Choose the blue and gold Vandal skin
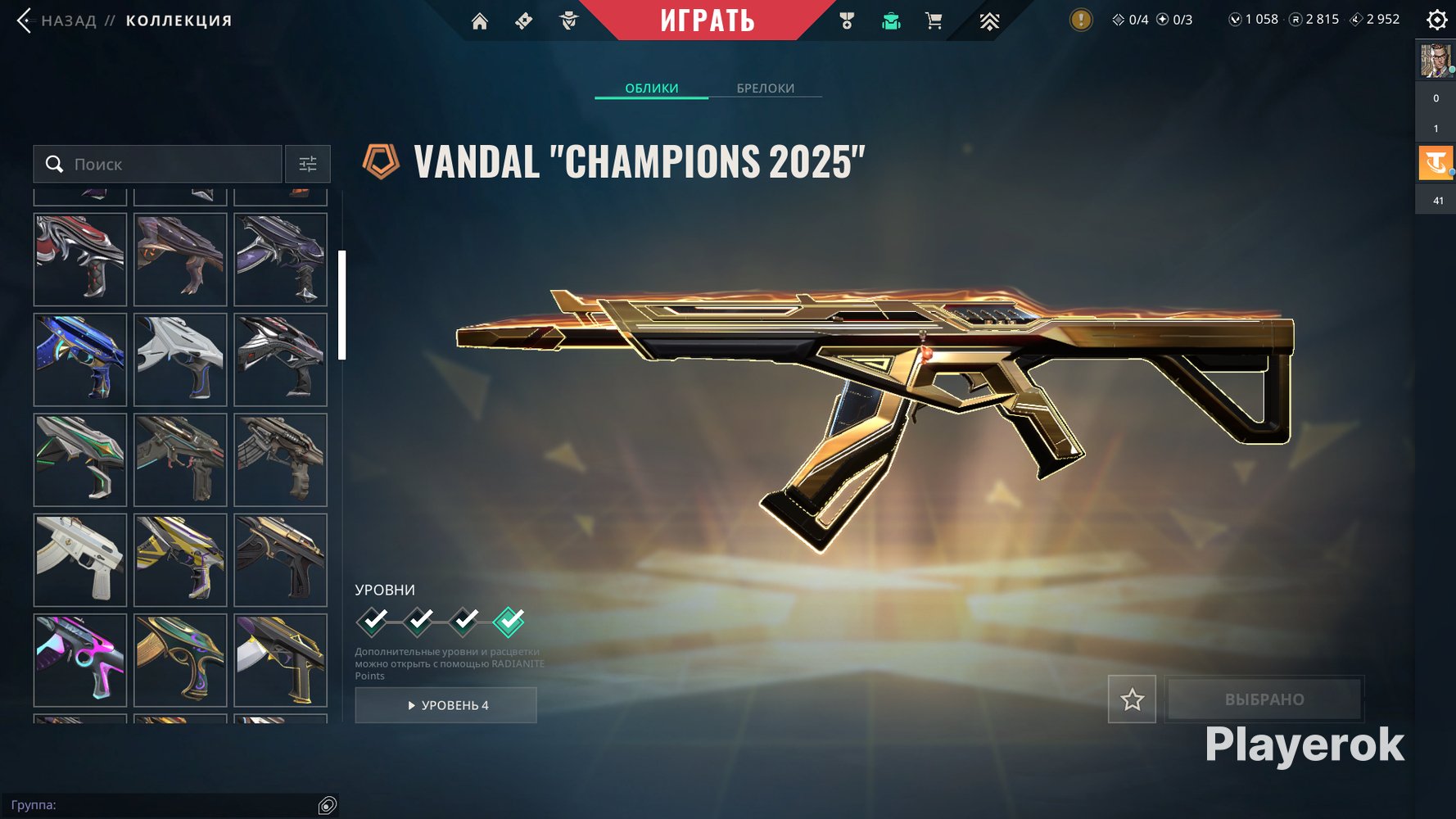 (80, 360)
